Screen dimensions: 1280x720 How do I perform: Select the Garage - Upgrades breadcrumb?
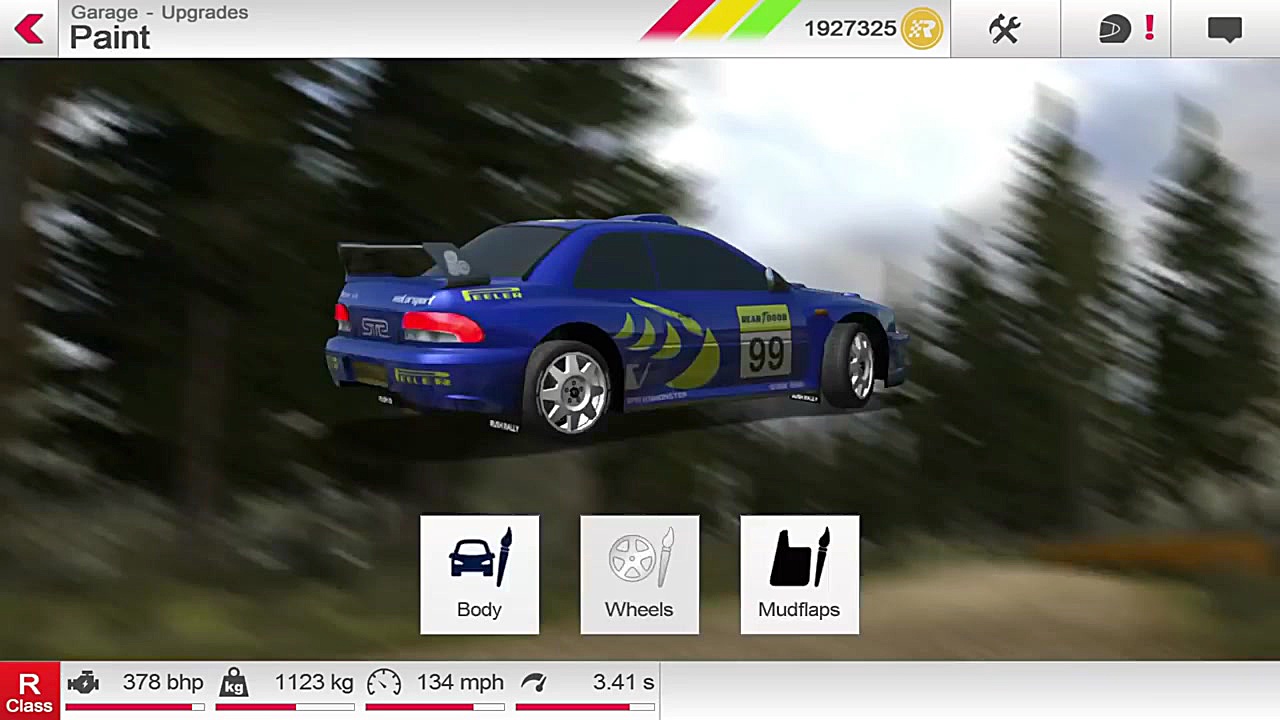click(x=159, y=12)
